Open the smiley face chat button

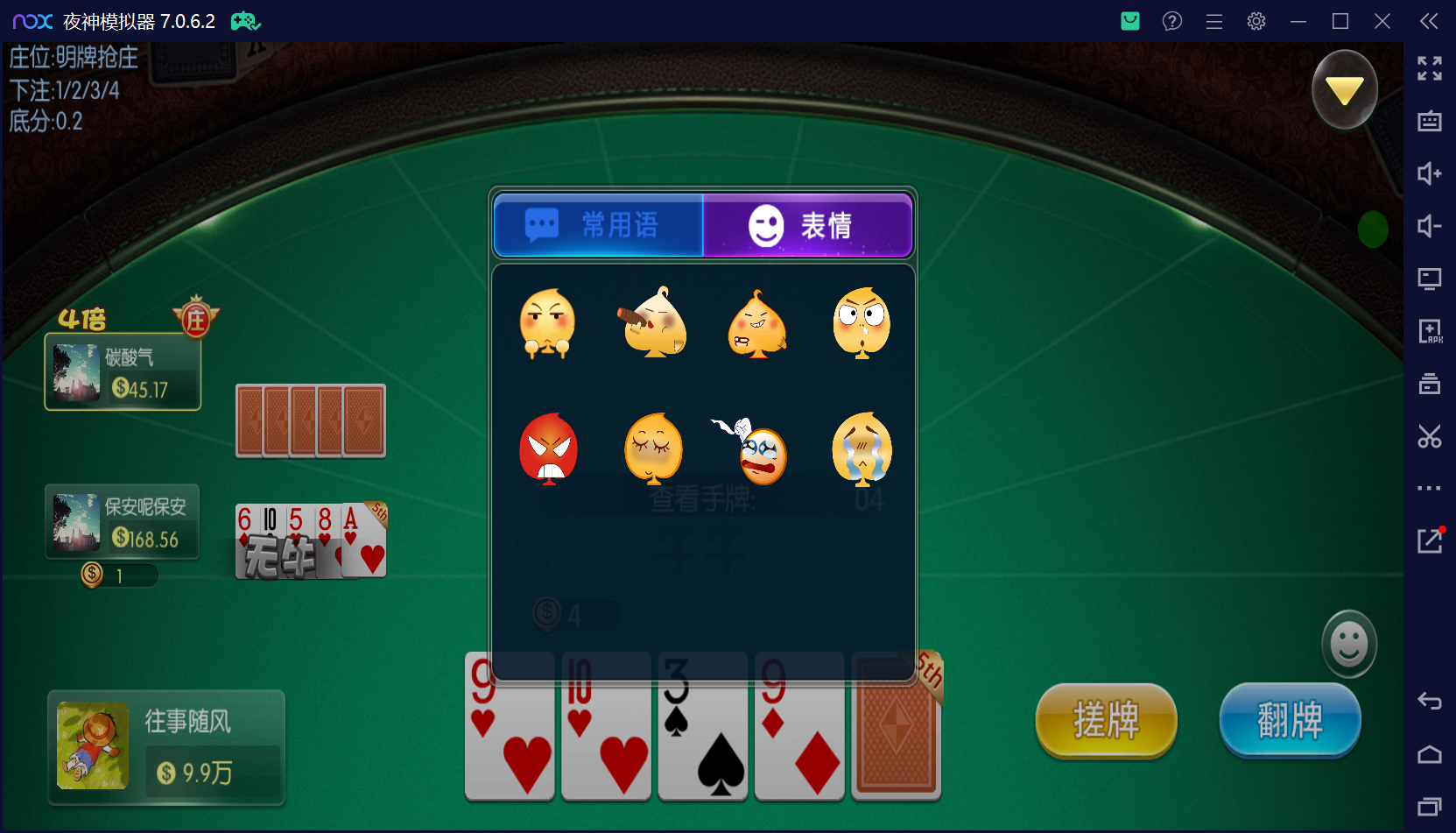click(1348, 644)
